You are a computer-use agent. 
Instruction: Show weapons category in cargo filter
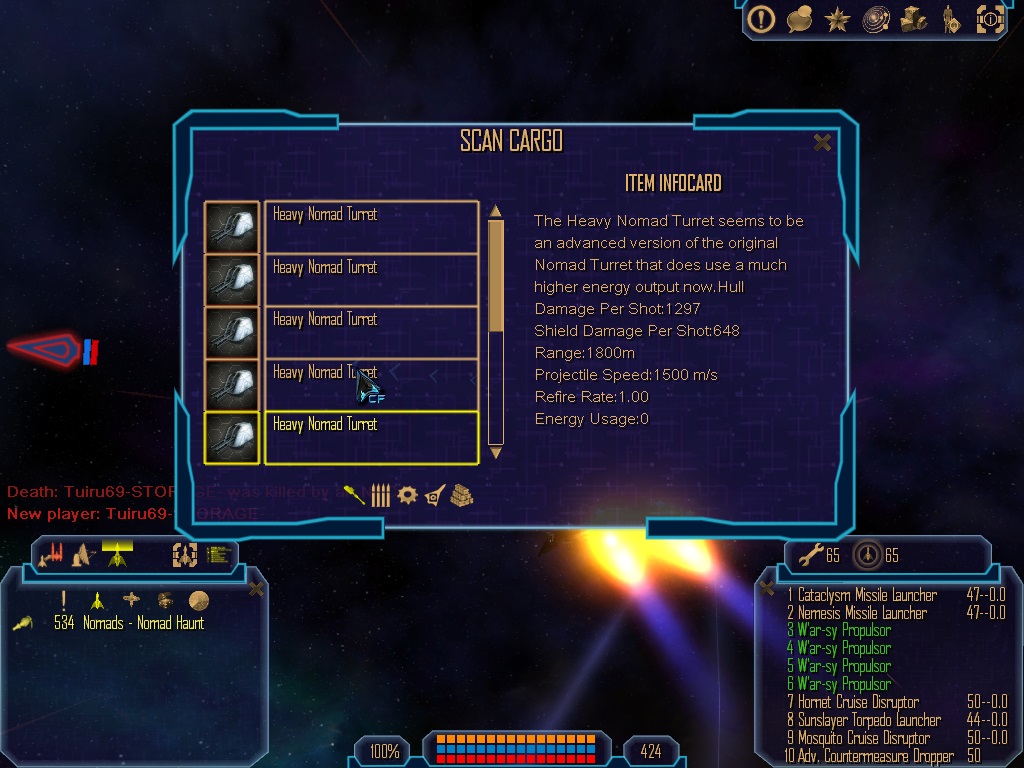pyautogui.click(x=355, y=495)
